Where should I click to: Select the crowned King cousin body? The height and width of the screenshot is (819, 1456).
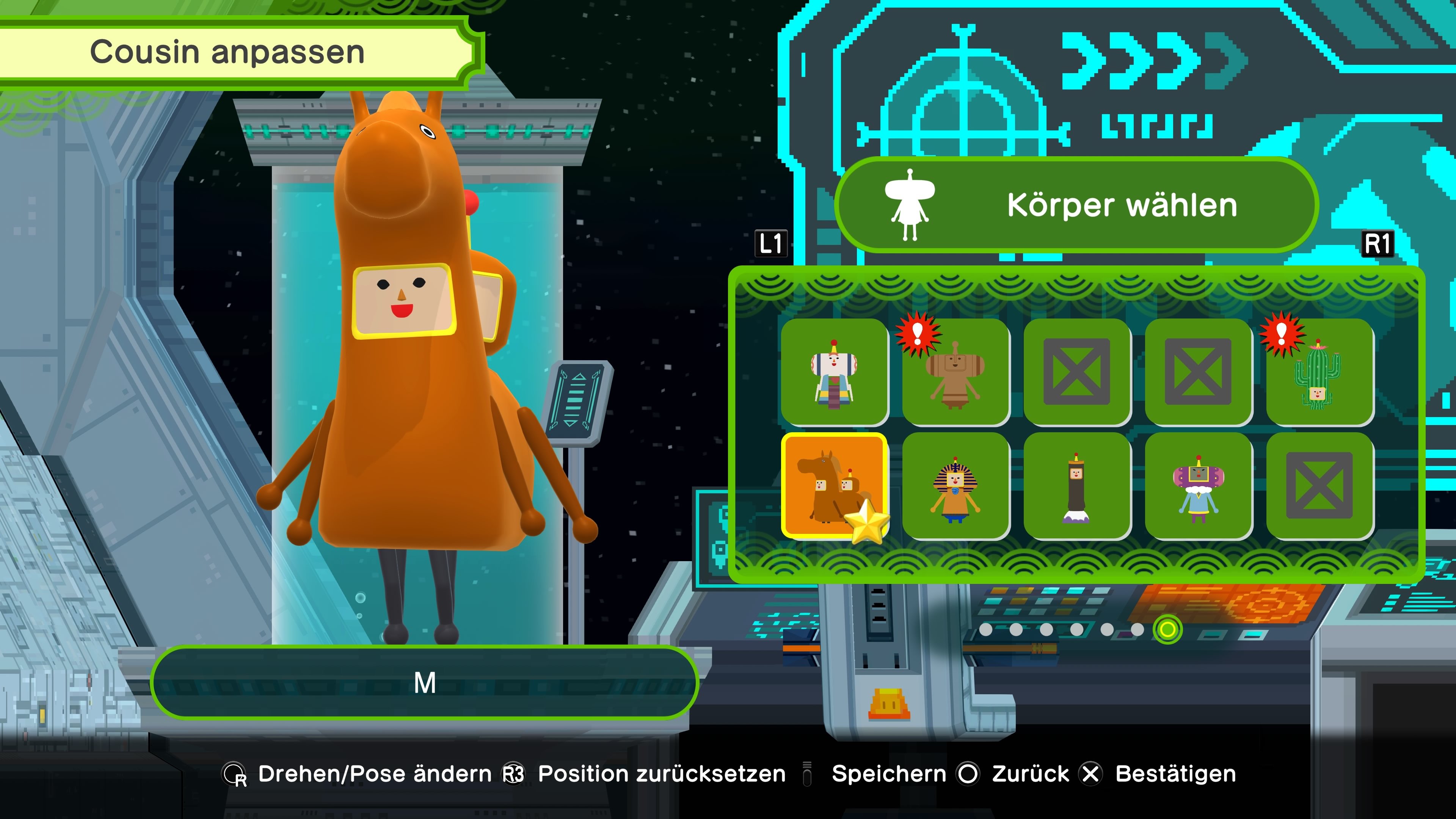(835, 373)
